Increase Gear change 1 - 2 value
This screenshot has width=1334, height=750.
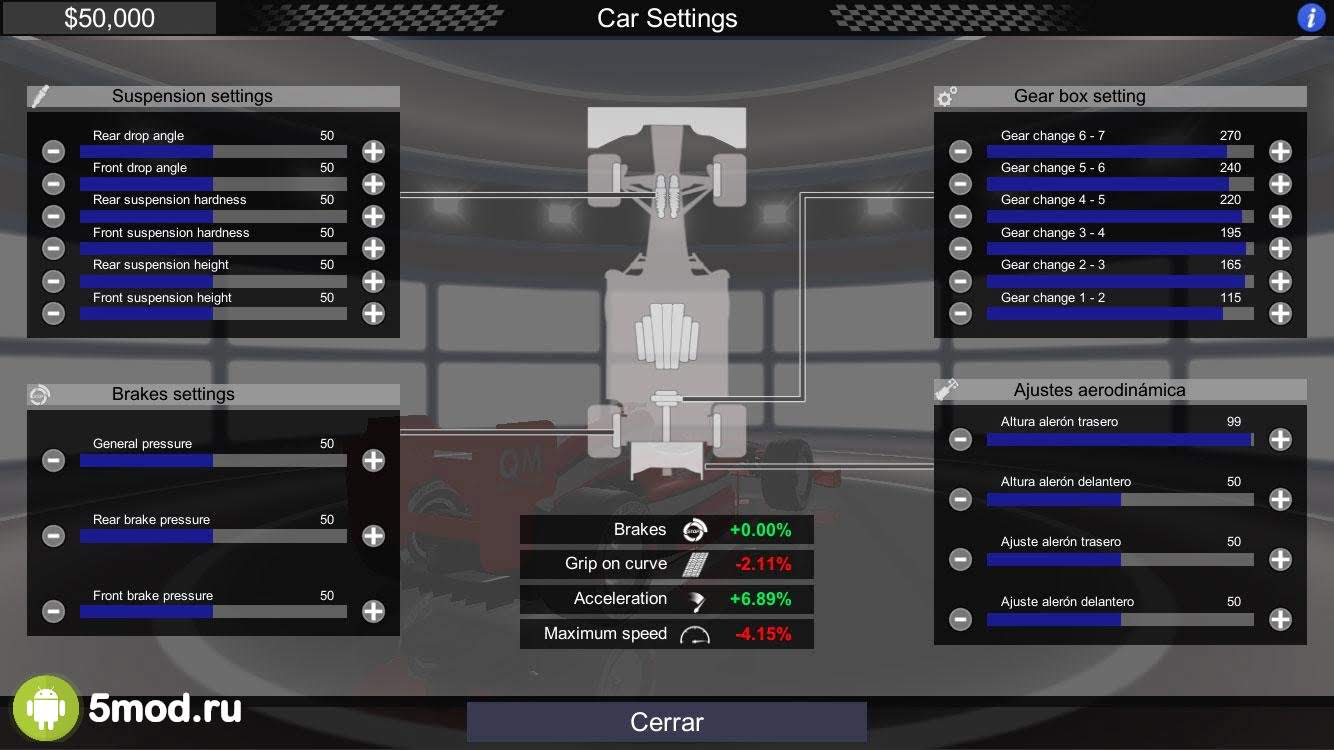coord(1280,313)
